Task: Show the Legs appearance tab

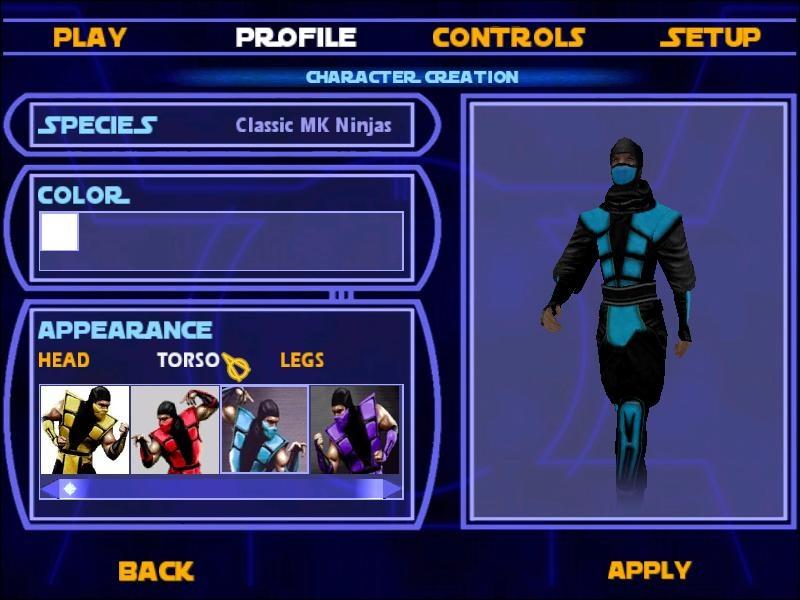Action: (302, 360)
